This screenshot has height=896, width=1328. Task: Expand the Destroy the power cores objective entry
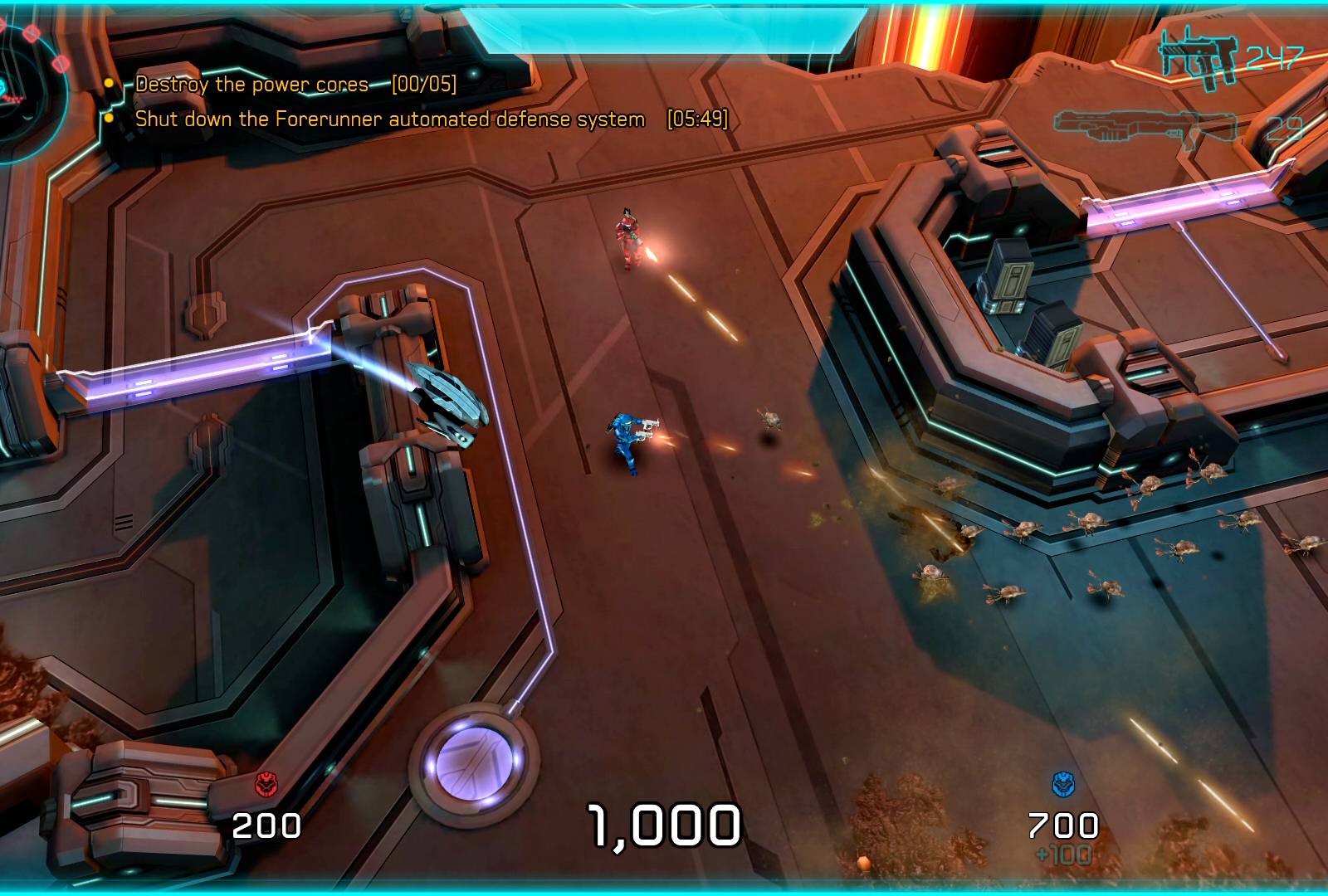(x=251, y=84)
